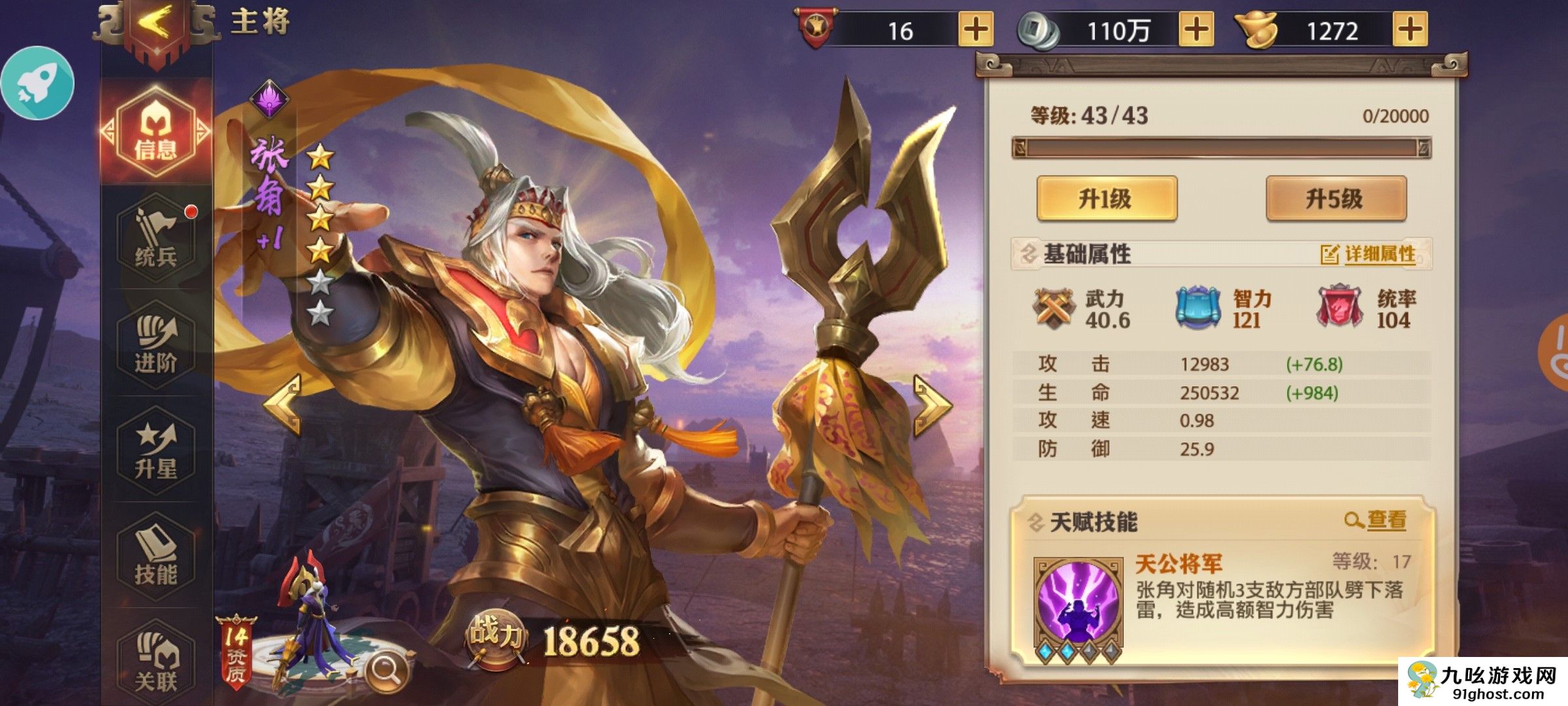
Task: Add more gold ingots with plus button
Action: 1410,30
